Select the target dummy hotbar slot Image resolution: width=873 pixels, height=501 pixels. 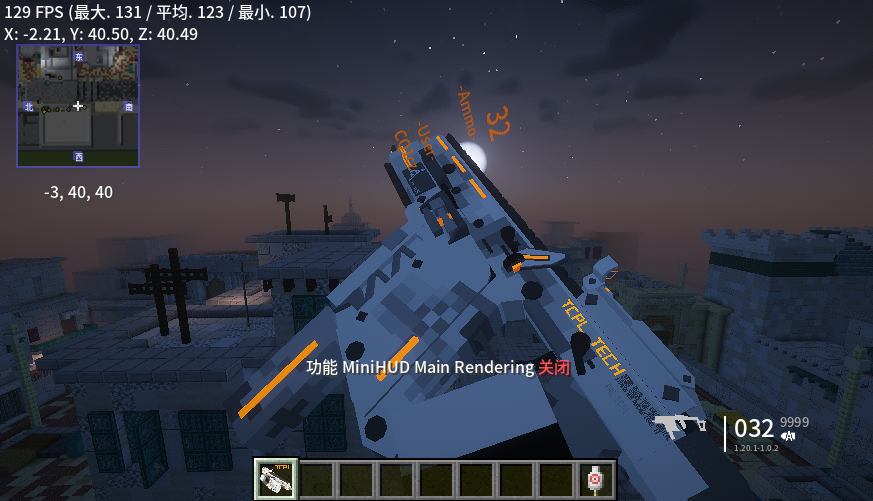pos(596,480)
